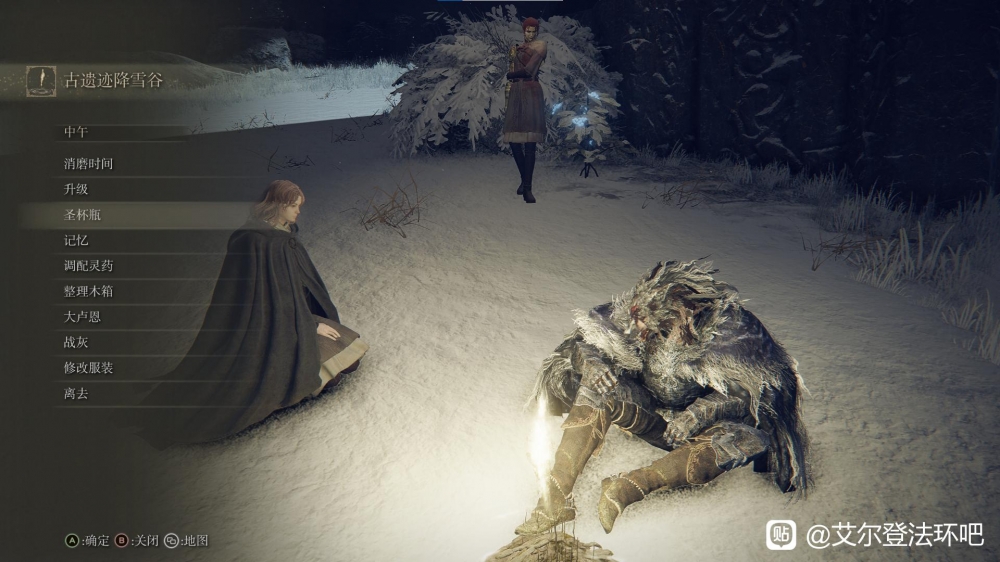The image size is (1000, 562).
Task: Open the 战灰 Ashes of War entry
Action: [x=76, y=342]
